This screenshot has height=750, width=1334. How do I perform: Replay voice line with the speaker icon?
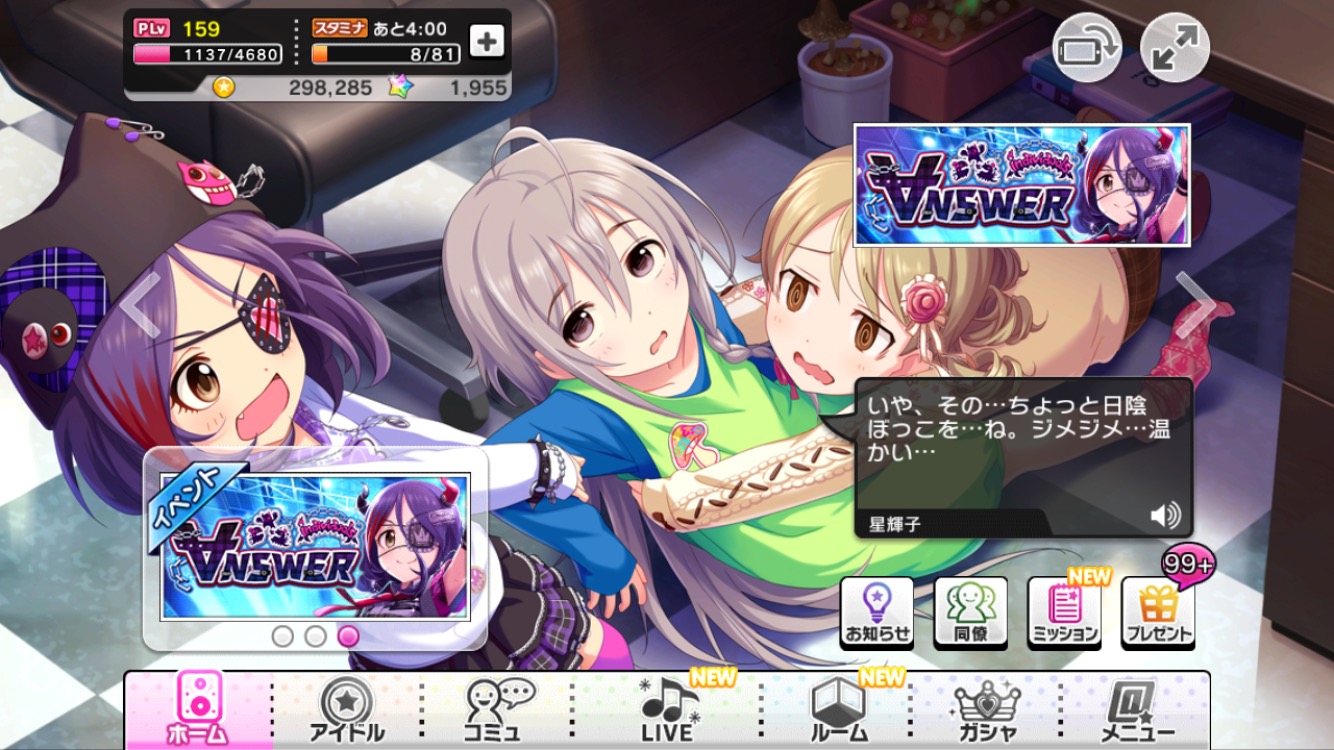[1165, 515]
